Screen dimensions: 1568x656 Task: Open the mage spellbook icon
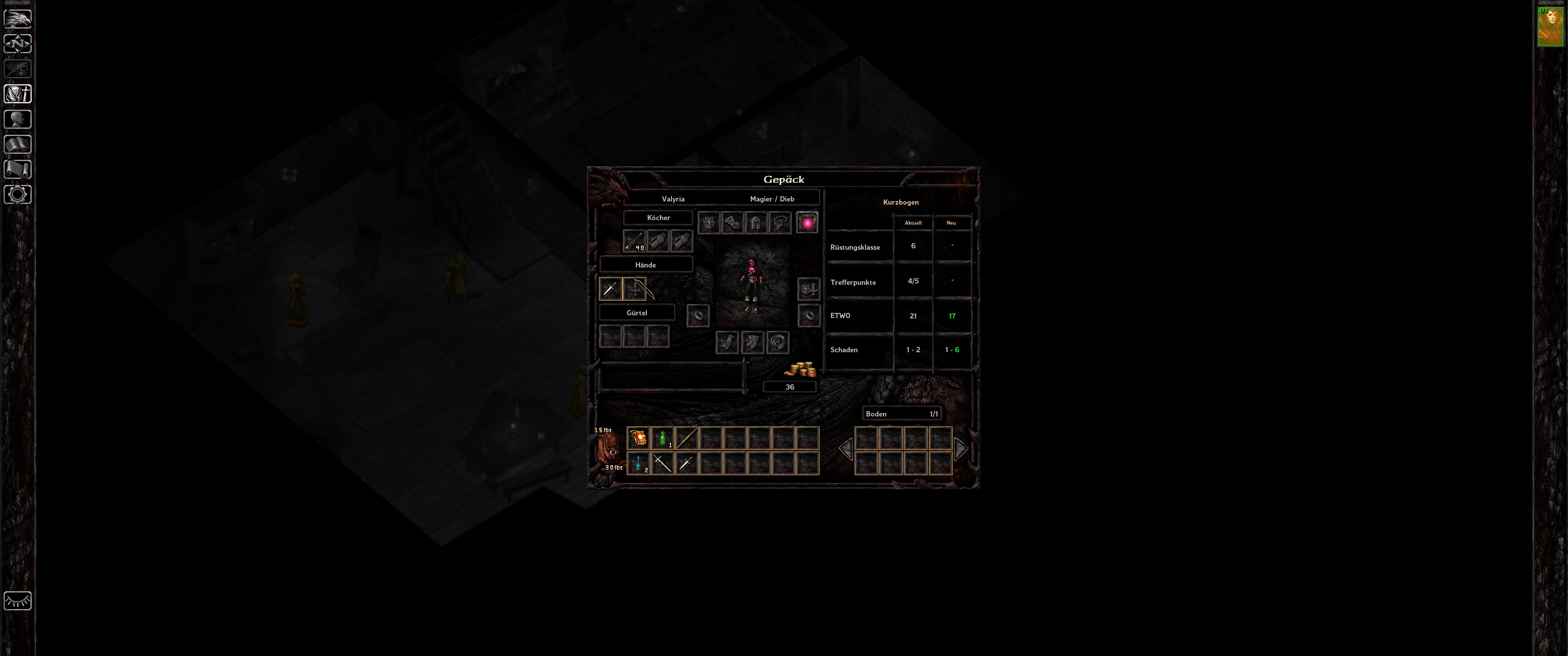[x=18, y=144]
